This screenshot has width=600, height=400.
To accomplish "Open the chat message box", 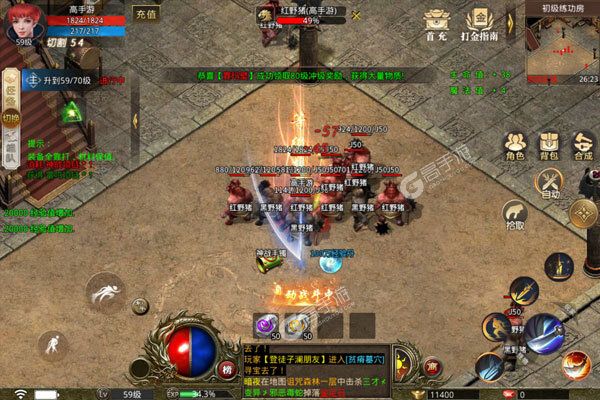I will click(310, 363).
